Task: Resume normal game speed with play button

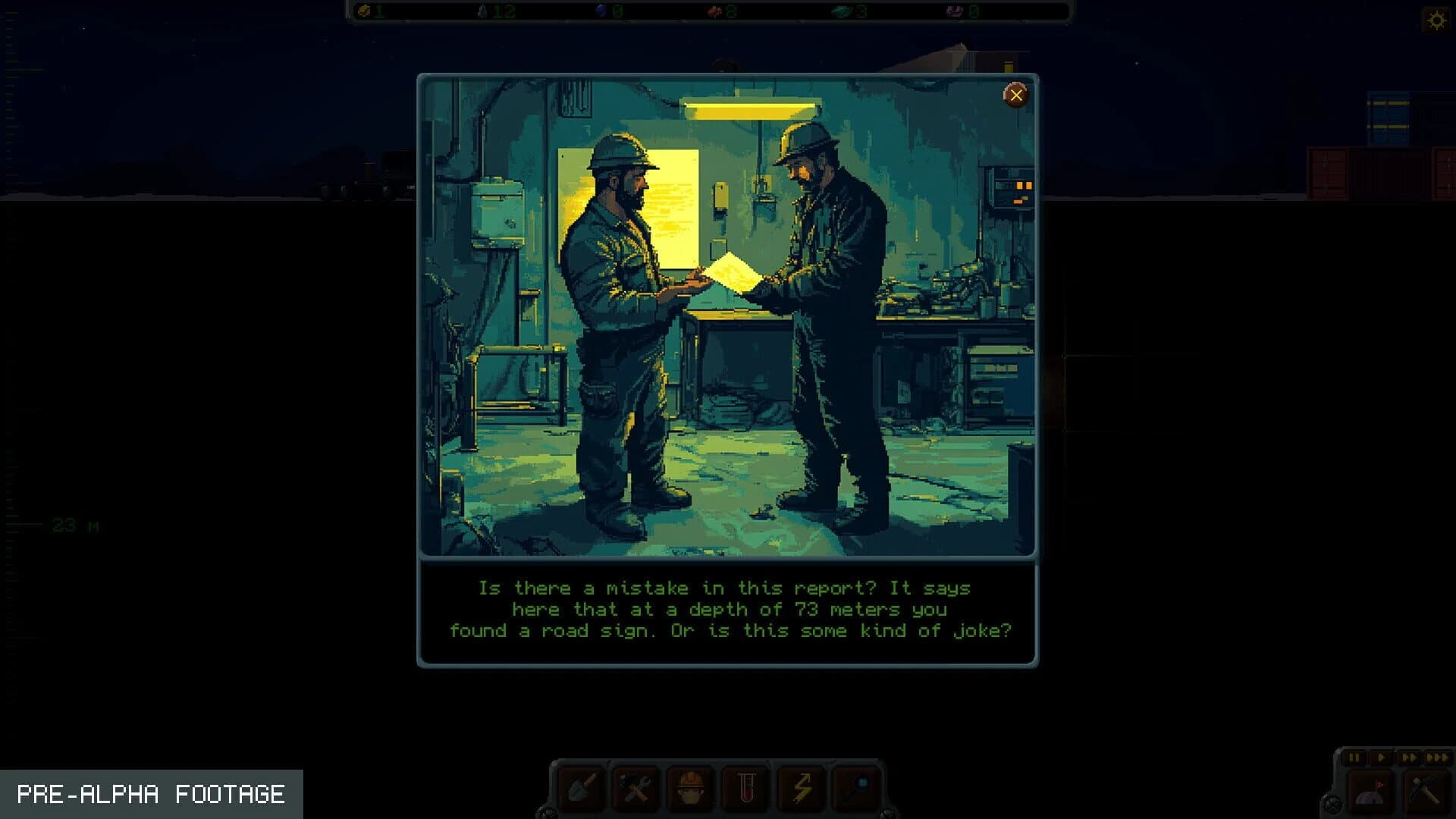Action: pyautogui.click(x=1382, y=758)
